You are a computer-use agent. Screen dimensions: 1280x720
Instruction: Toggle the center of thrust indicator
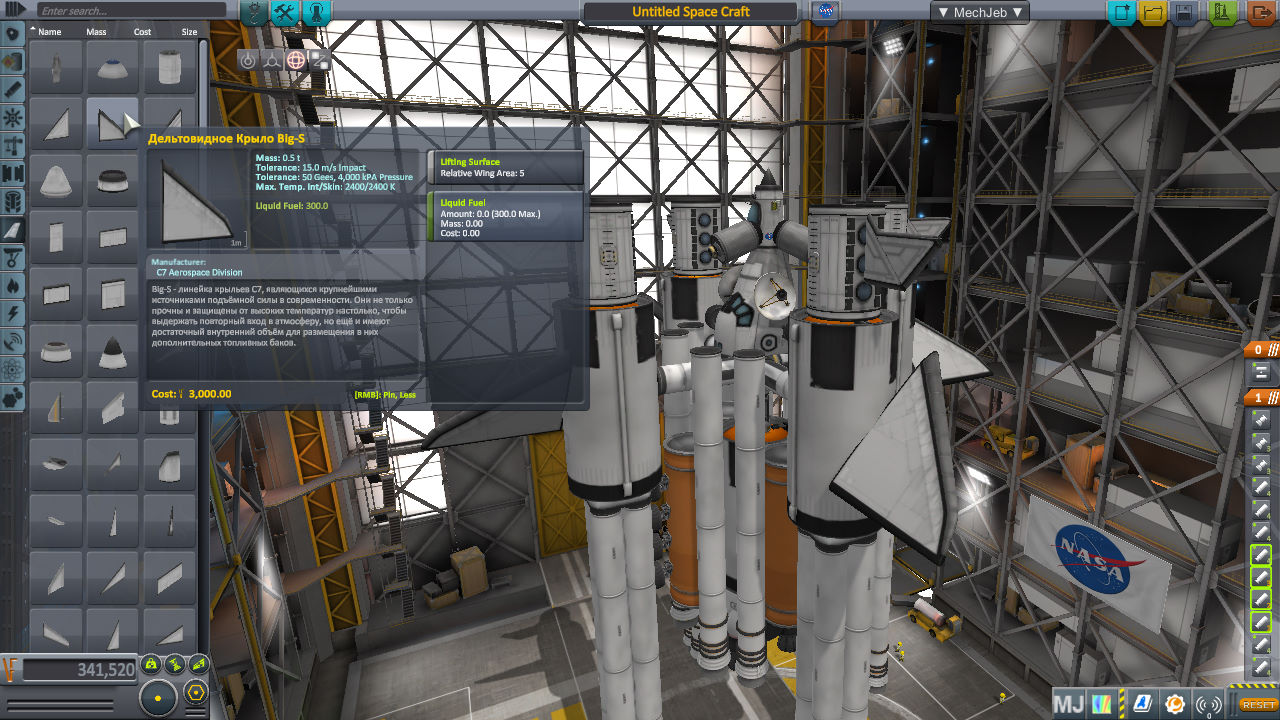[174, 663]
